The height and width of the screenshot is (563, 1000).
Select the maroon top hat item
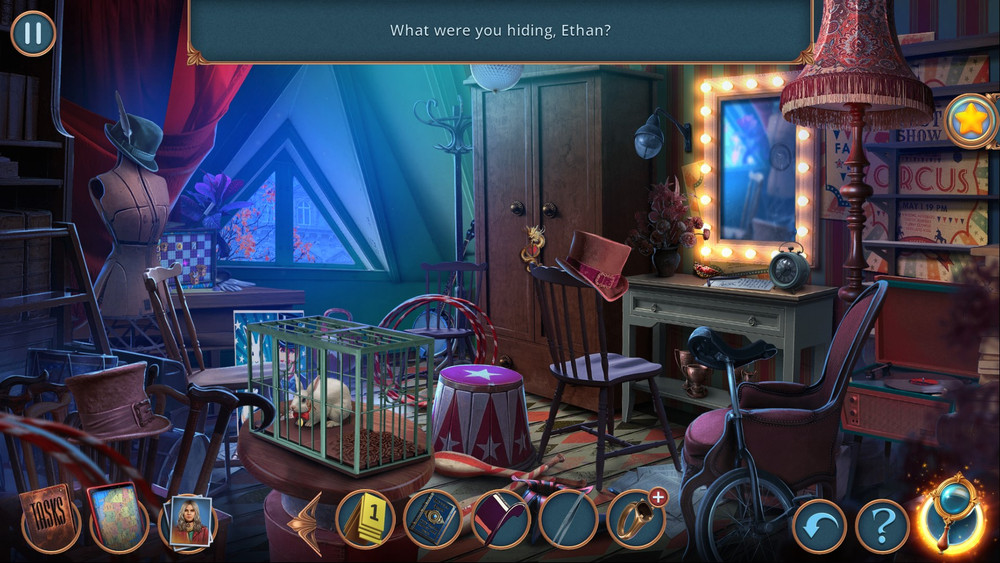pyautogui.click(x=500, y=519)
